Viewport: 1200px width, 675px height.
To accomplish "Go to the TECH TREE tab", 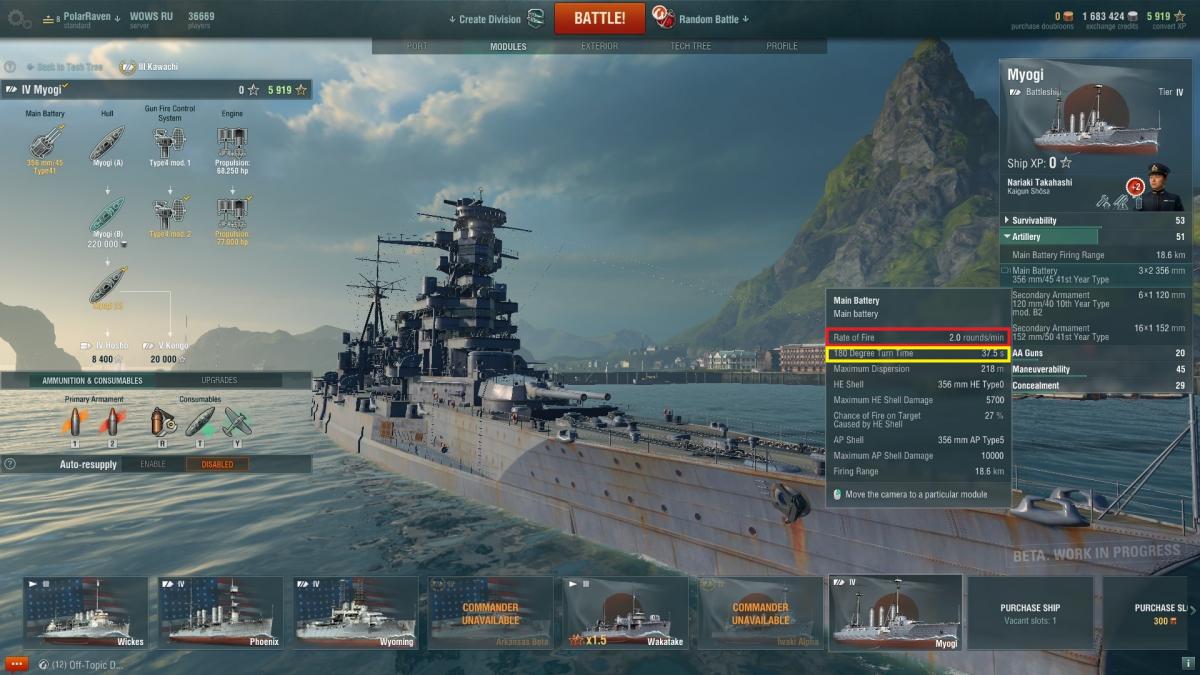I will (690, 46).
